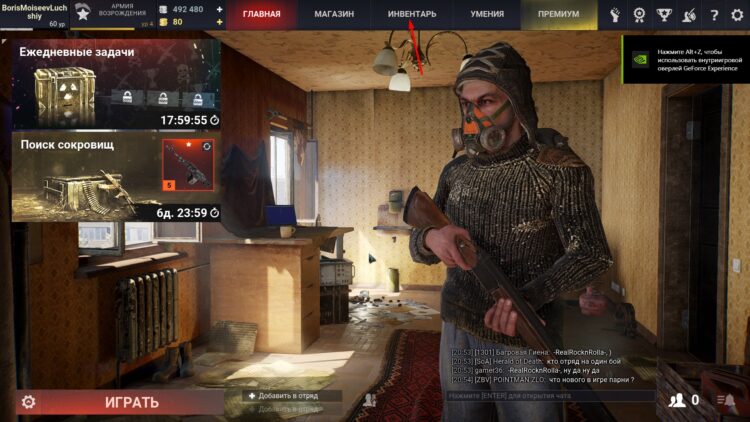
Task: Open the Главная tab
Action: (x=262, y=15)
